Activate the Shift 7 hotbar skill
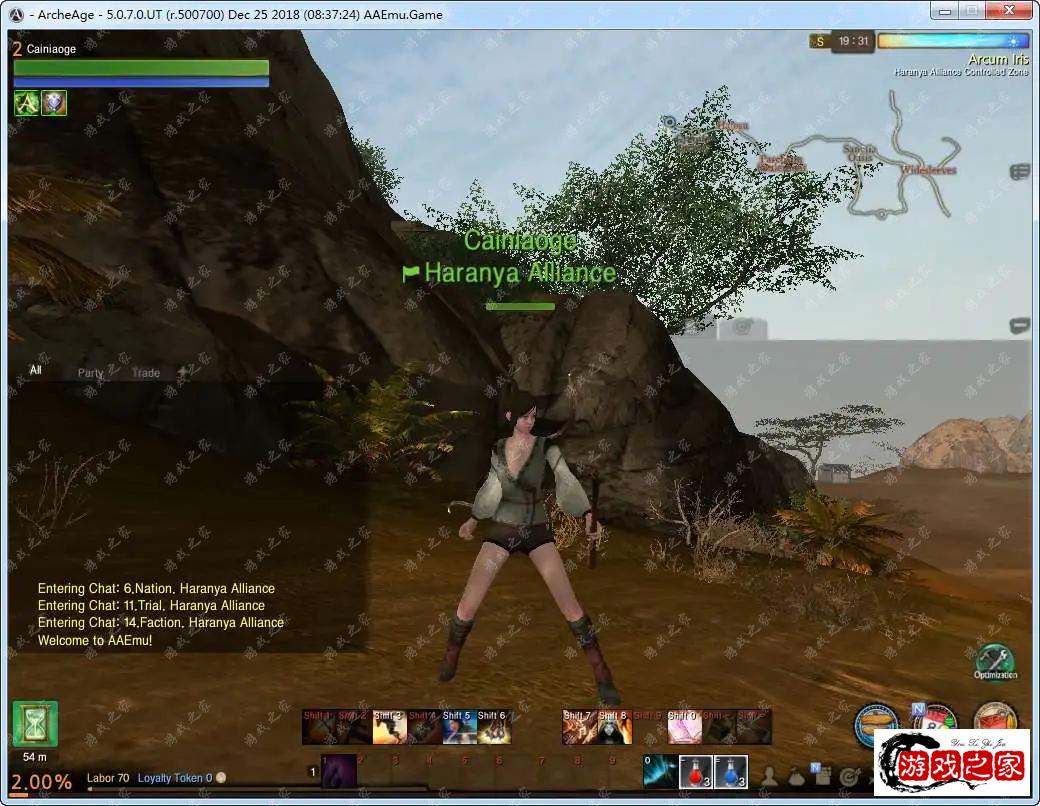Screen dimensions: 1040x806 (579, 727)
